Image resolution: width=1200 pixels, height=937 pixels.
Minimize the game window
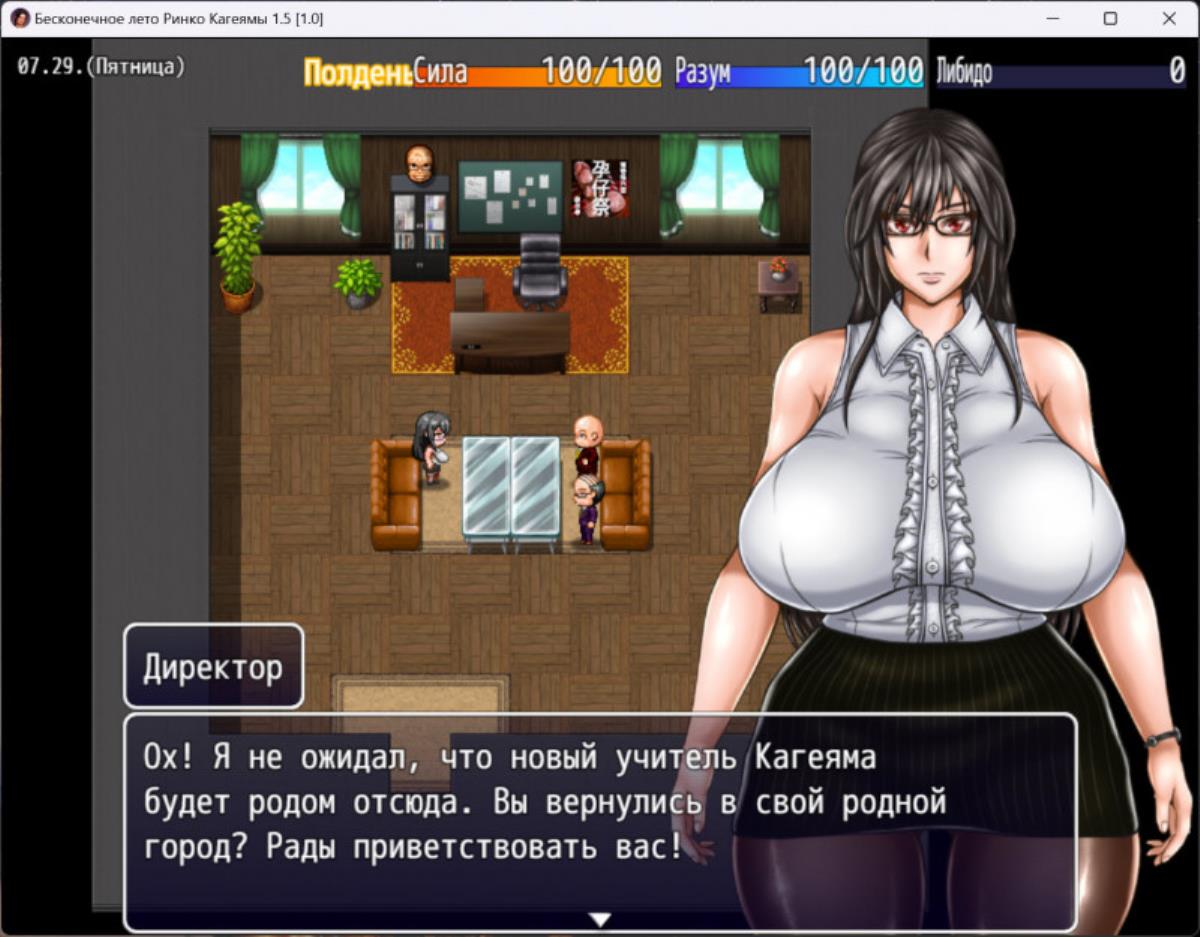[x=1052, y=18]
